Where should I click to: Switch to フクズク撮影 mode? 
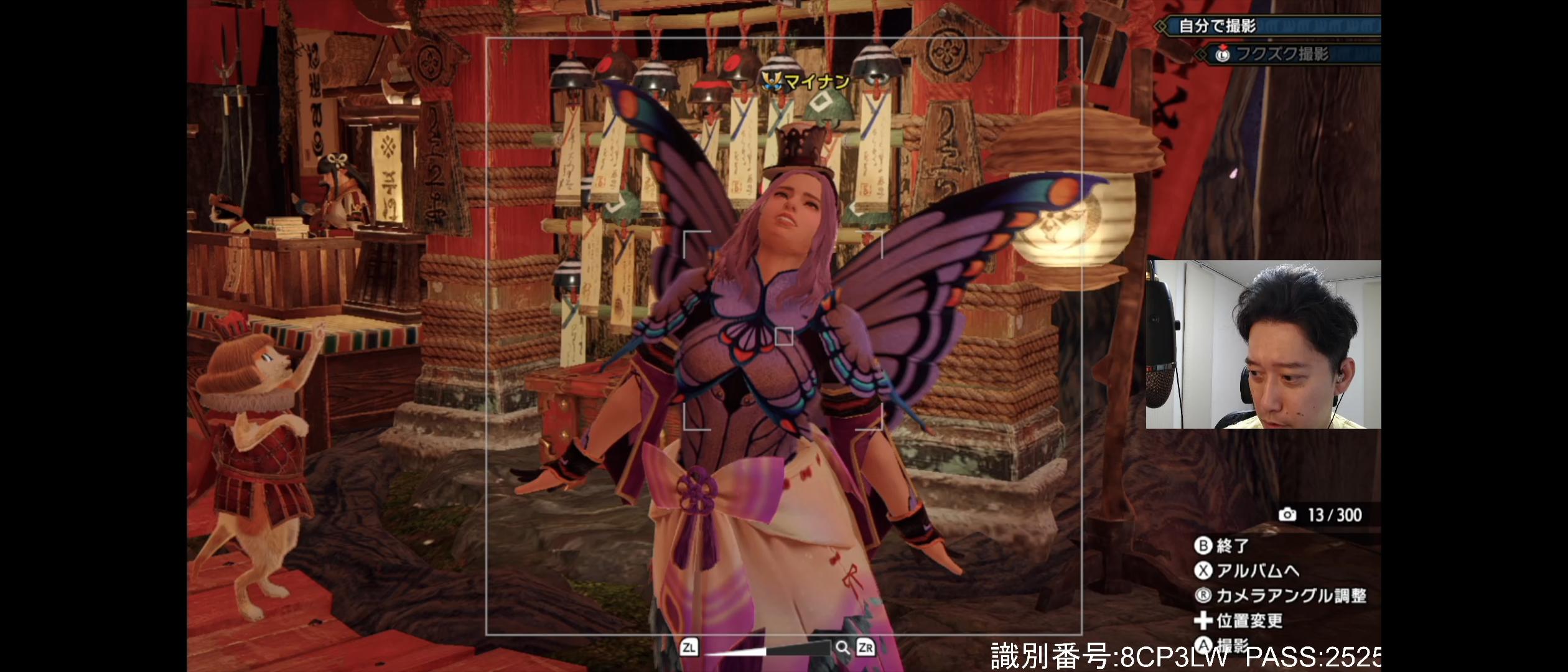[x=1282, y=54]
